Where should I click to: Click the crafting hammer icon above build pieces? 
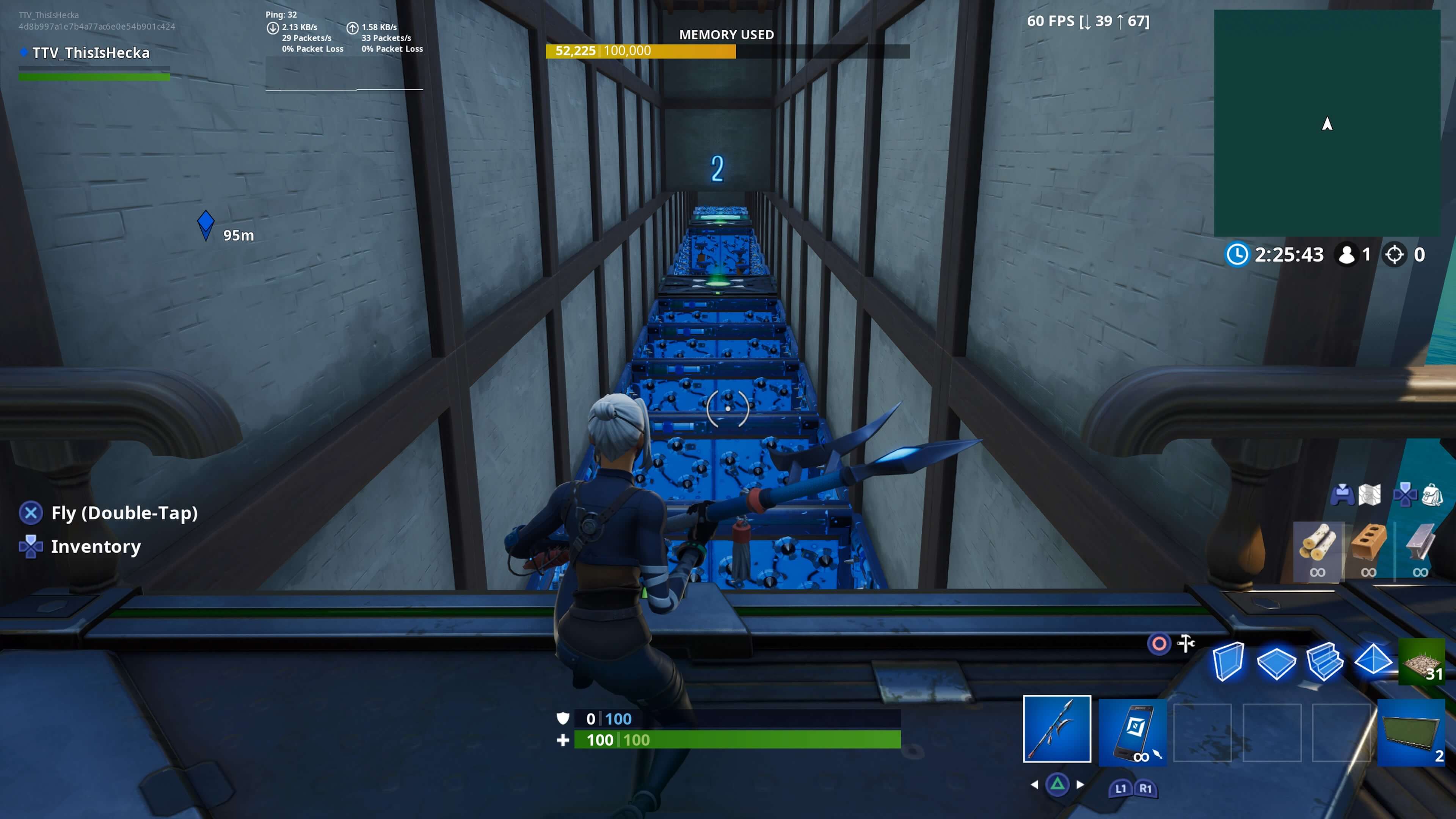tap(1186, 643)
